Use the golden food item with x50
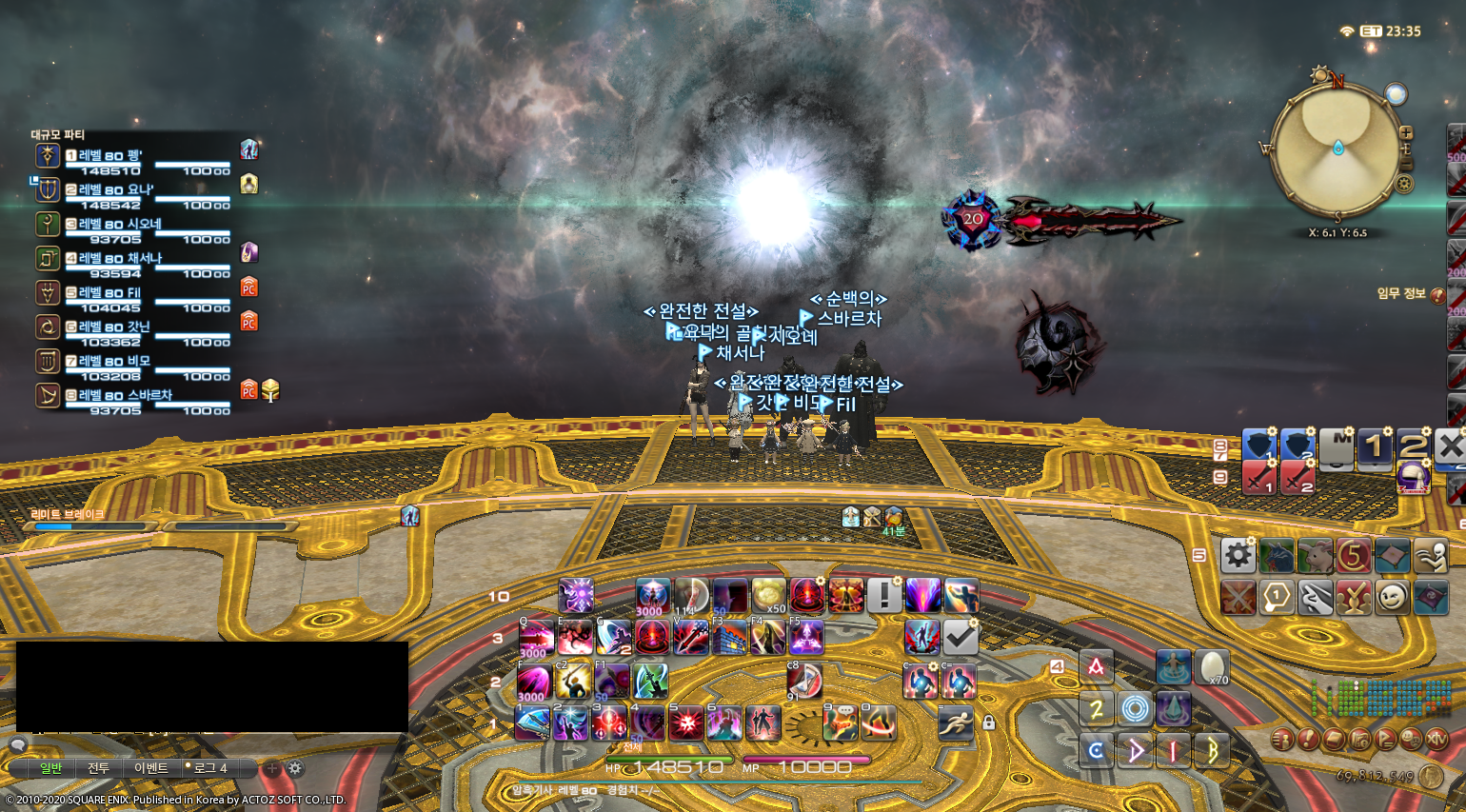 pos(768,596)
